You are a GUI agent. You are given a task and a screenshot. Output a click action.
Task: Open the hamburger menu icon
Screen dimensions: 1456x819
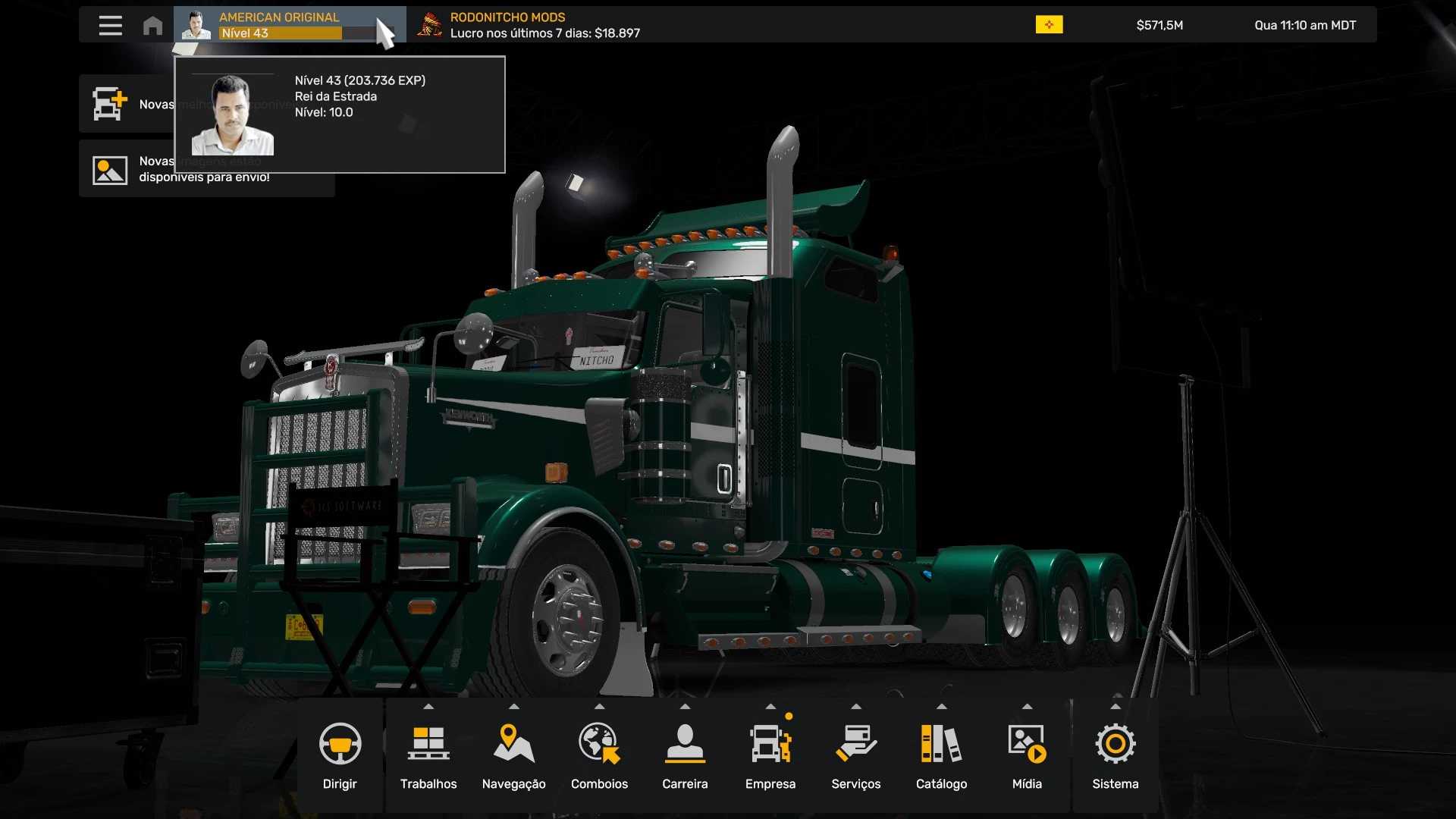tap(110, 25)
